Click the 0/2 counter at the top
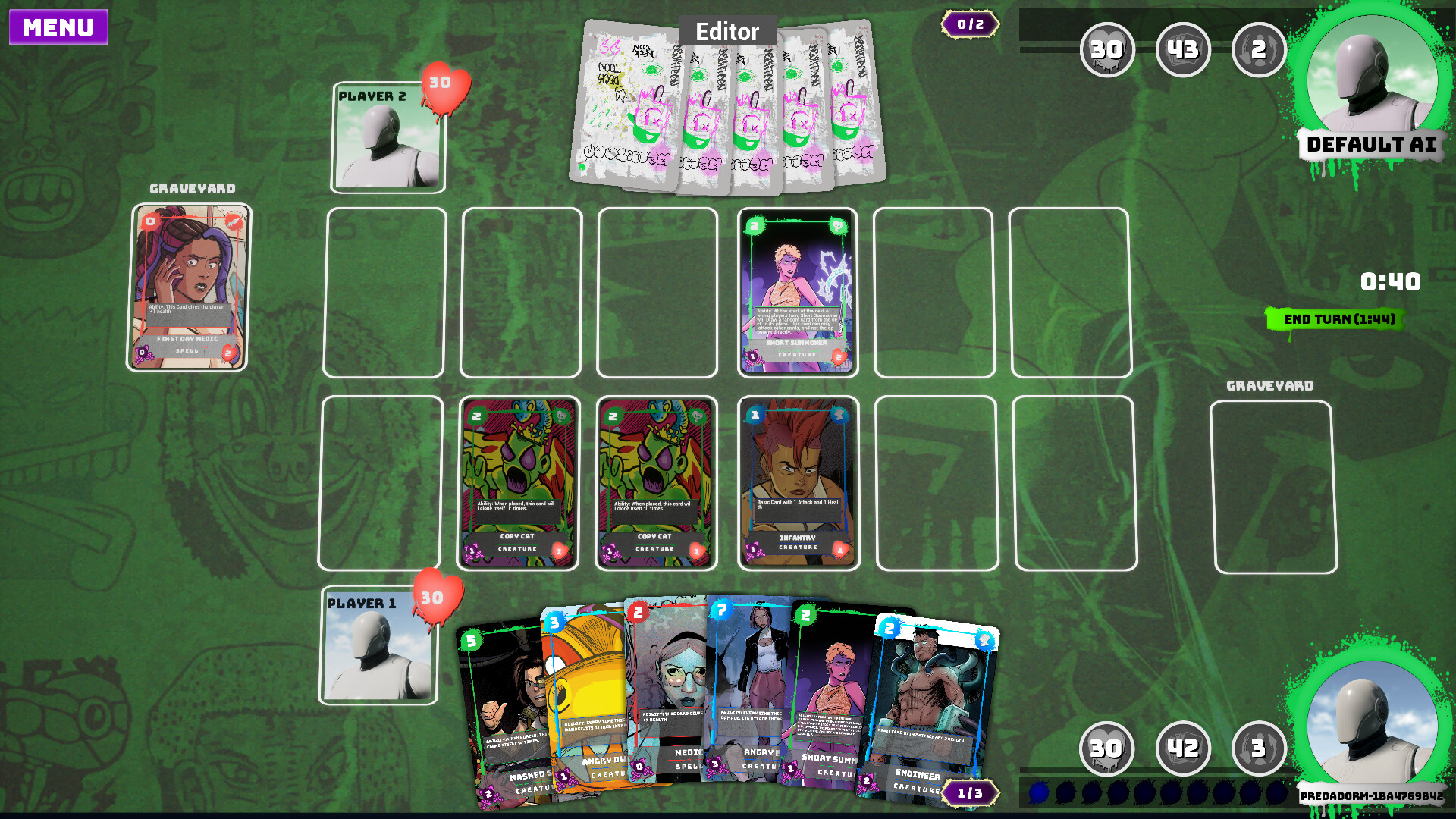 point(969,24)
